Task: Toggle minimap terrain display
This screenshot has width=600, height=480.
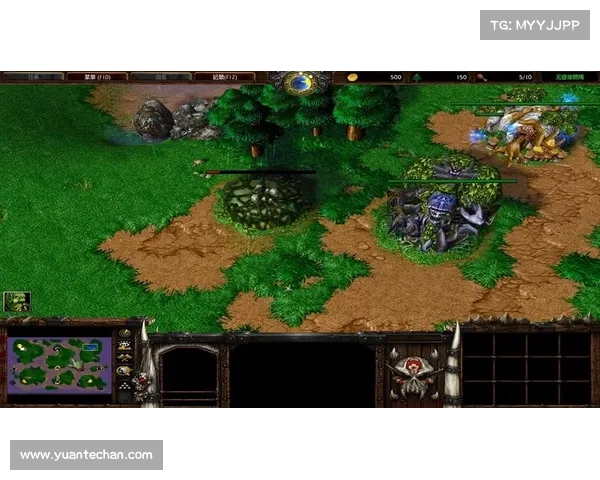Action: (125, 346)
